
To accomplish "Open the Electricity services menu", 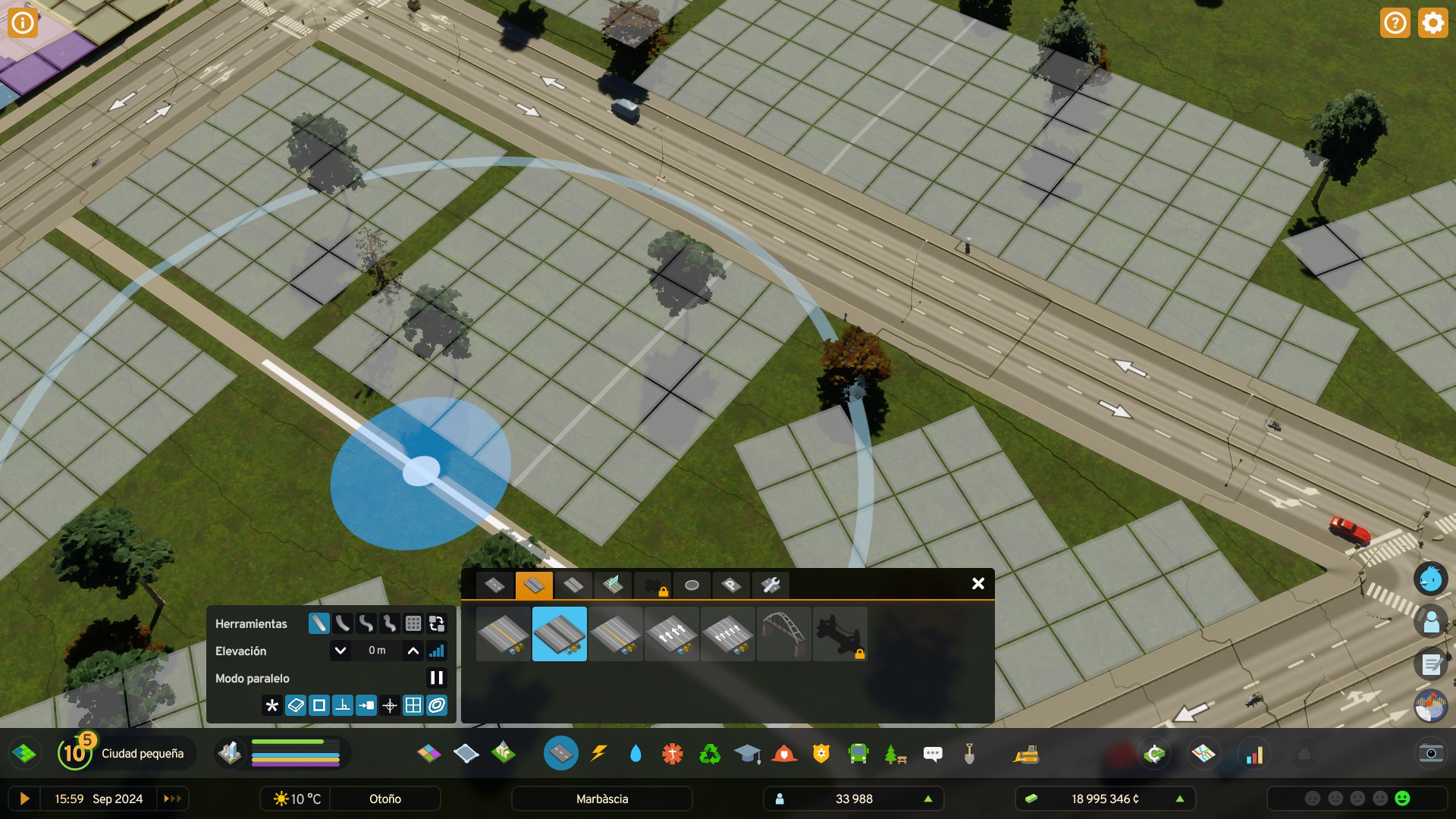I will (x=598, y=753).
